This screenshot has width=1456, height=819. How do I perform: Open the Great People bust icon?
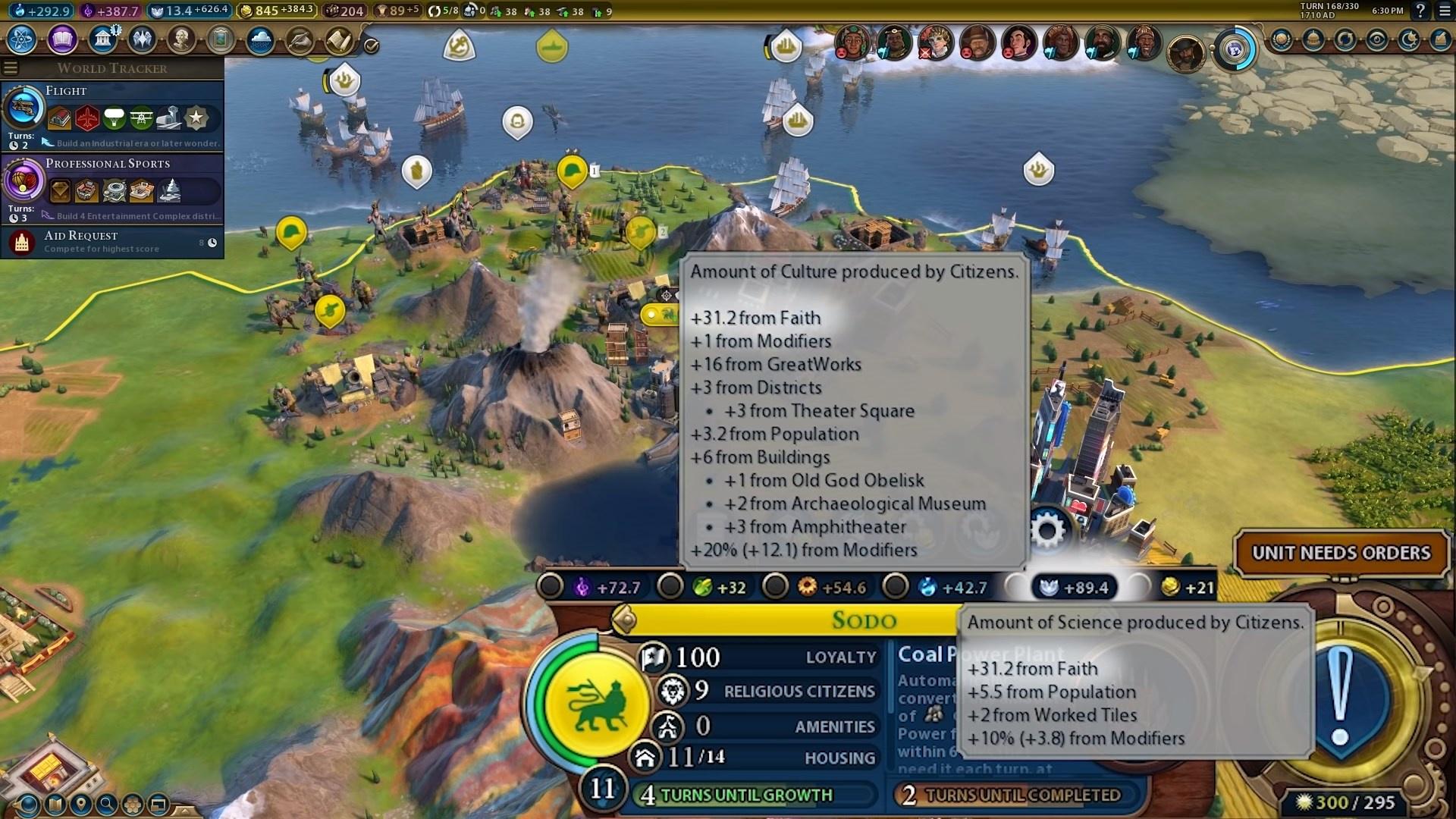[181, 39]
